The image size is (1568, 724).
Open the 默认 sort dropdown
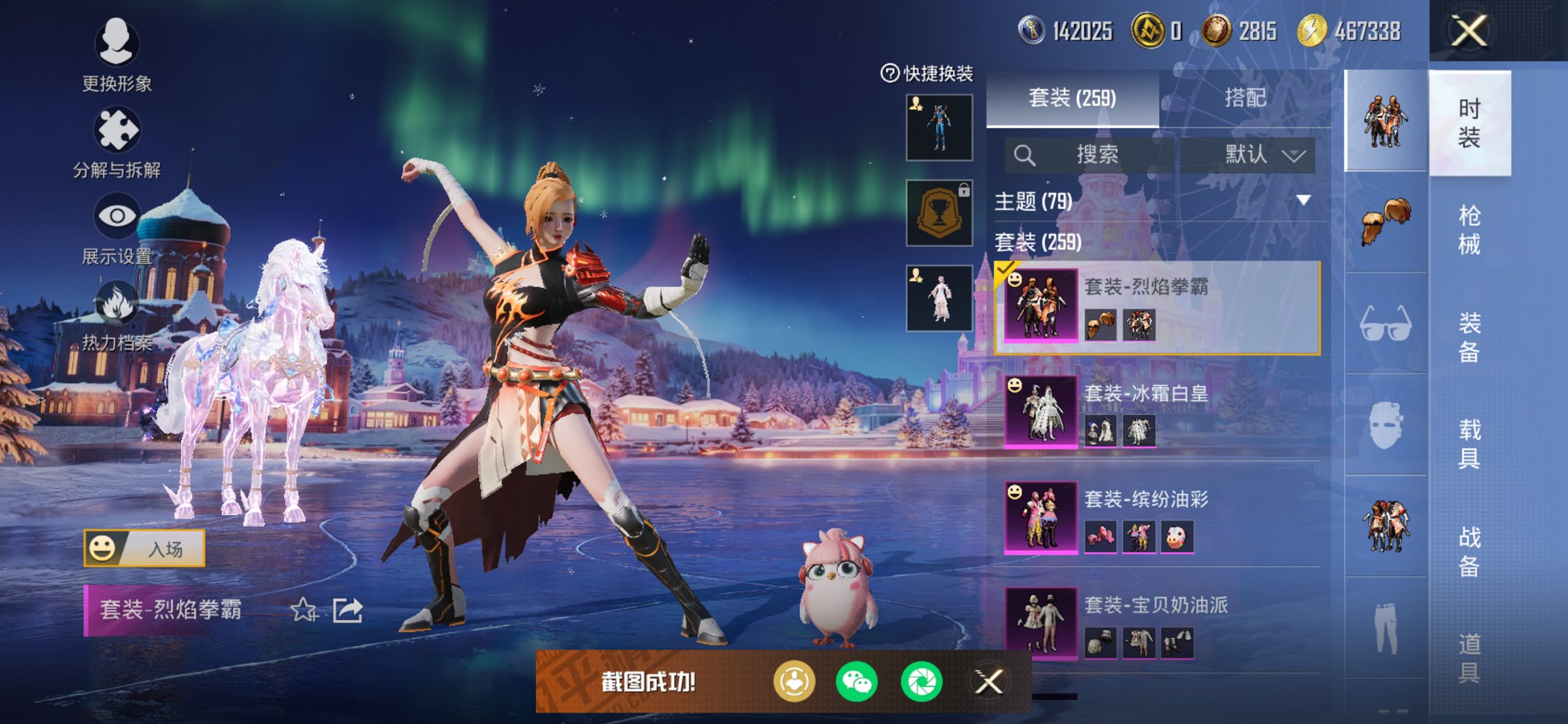[1263, 154]
